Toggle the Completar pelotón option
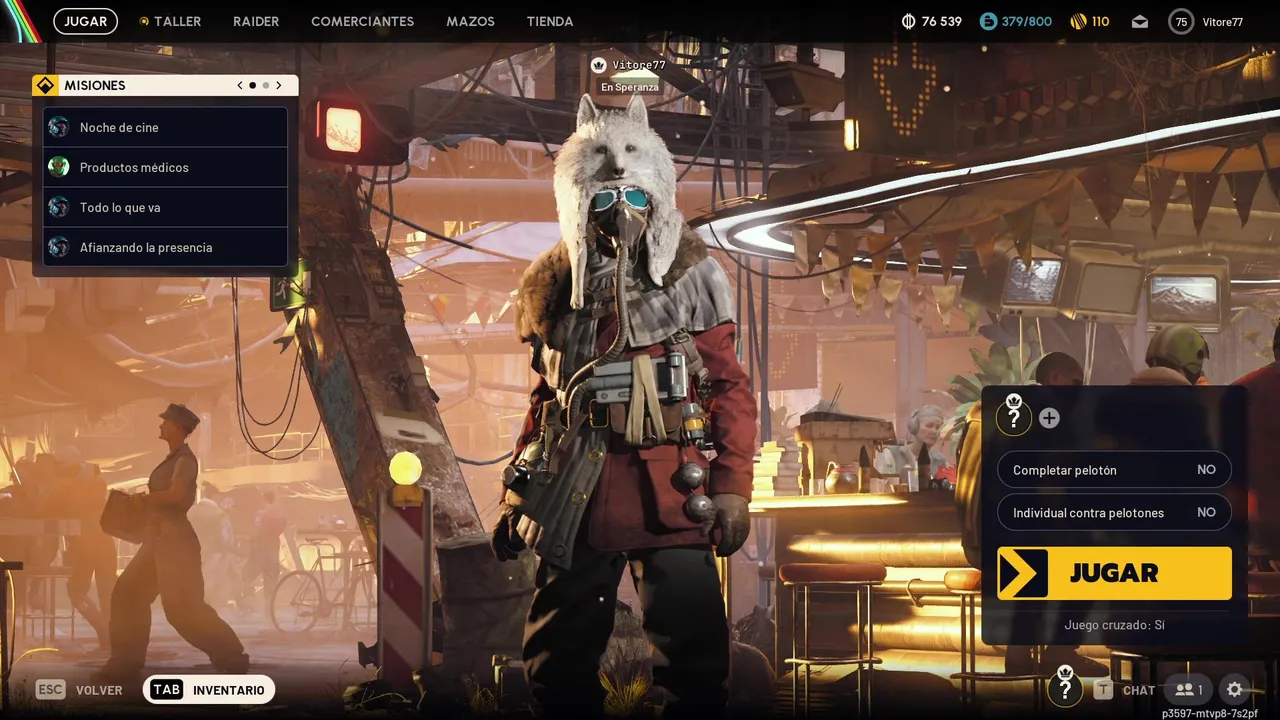The width and height of the screenshot is (1280, 720). coord(1114,470)
